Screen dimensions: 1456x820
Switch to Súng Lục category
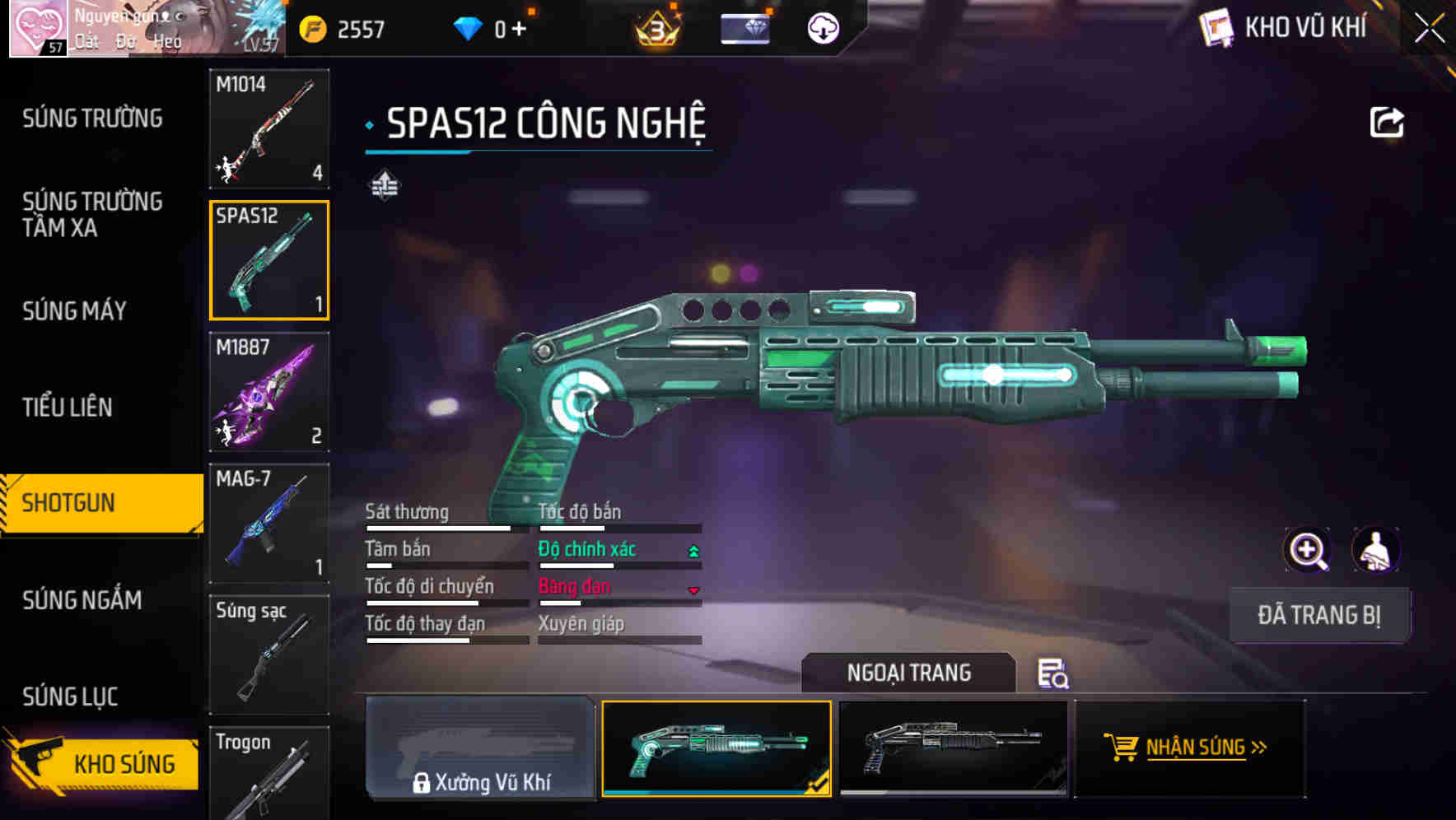click(x=70, y=697)
